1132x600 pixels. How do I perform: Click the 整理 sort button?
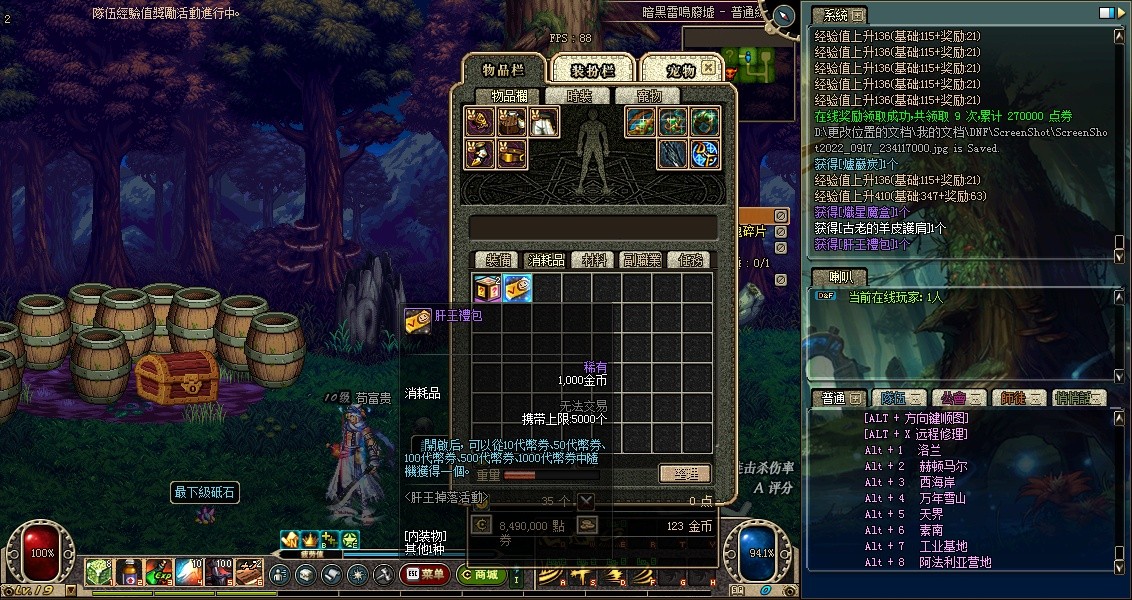(x=685, y=473)
